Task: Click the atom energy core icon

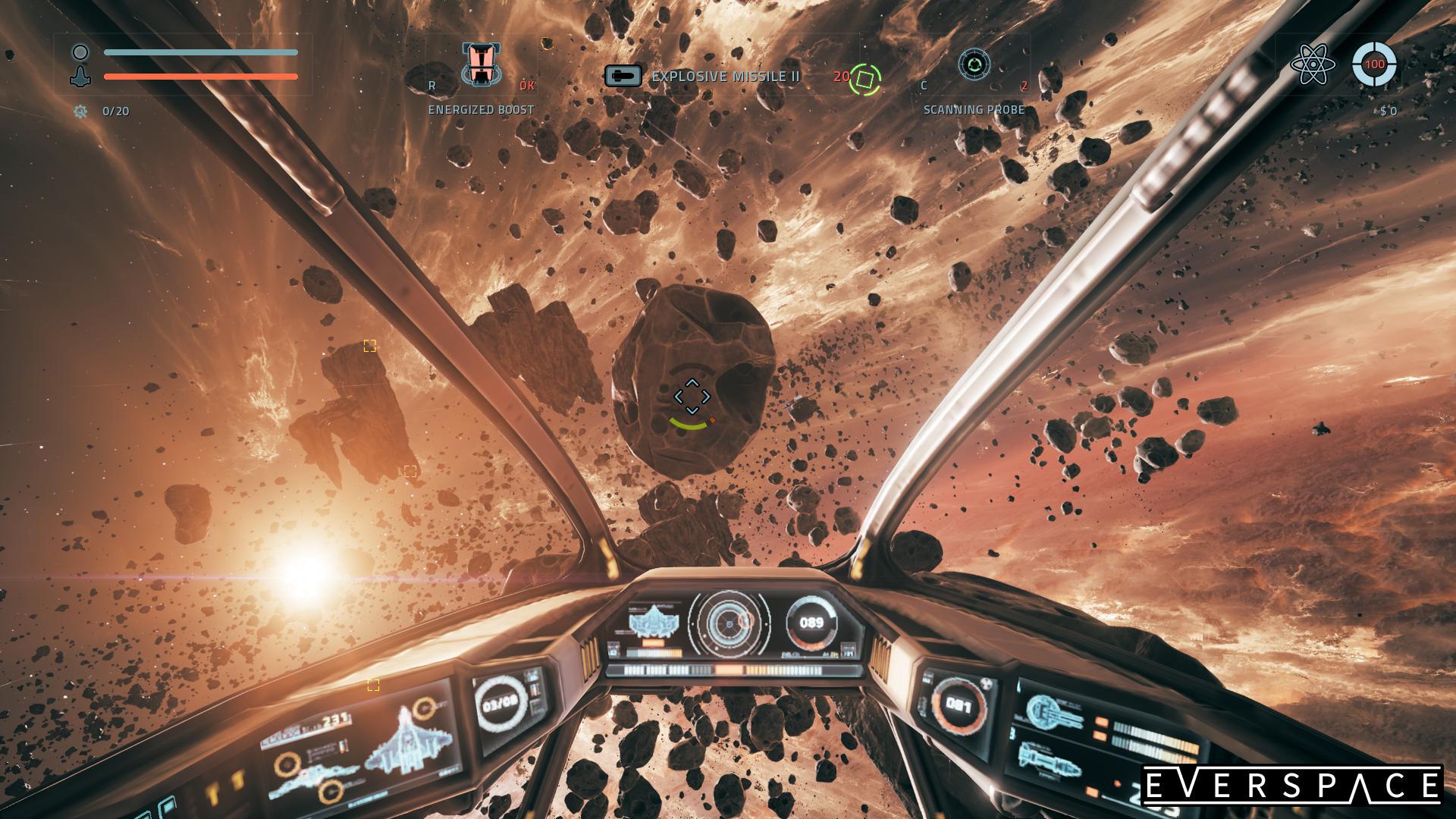Action: [x=1312, y=65]
